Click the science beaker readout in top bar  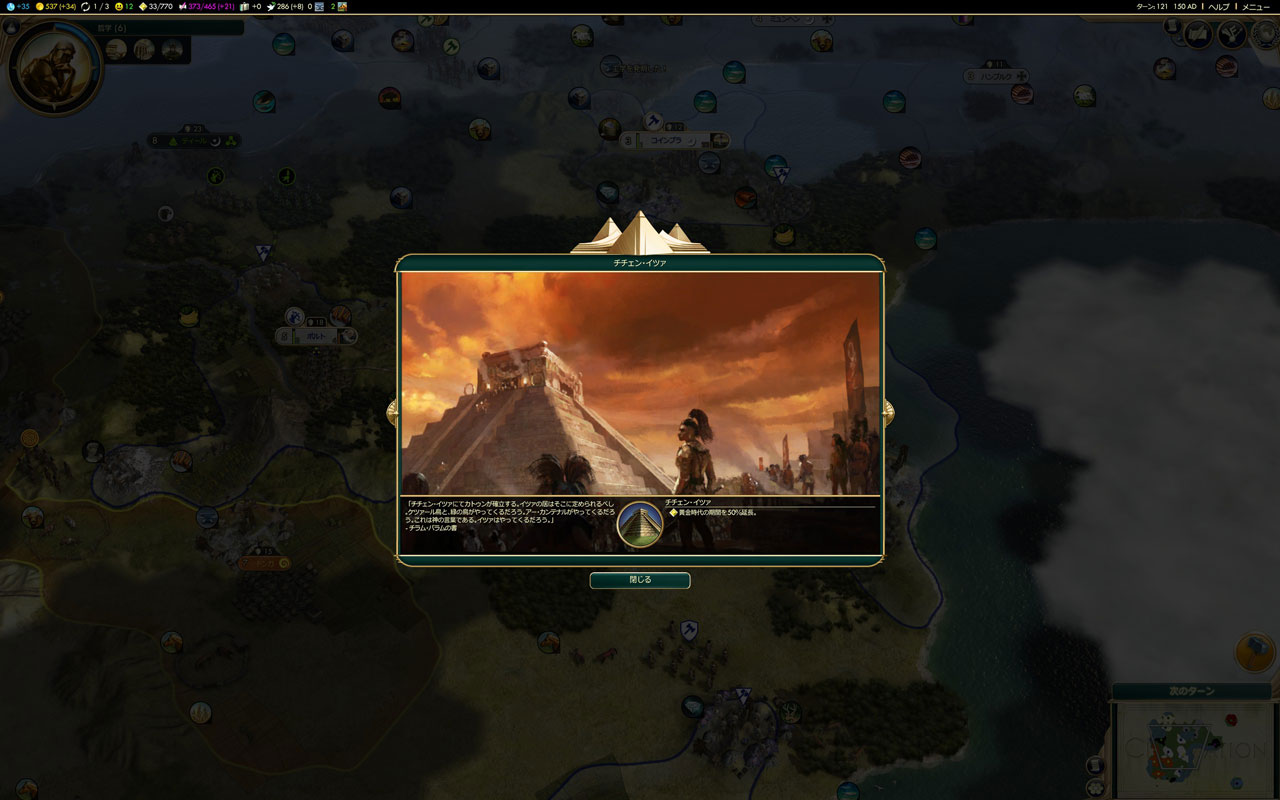point(17,6)
